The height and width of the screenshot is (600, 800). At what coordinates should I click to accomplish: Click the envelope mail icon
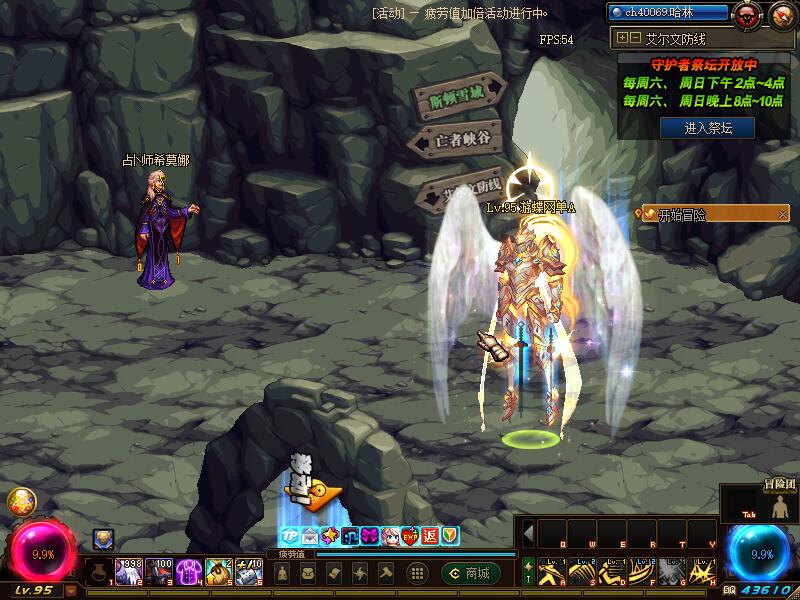(309, 536)
